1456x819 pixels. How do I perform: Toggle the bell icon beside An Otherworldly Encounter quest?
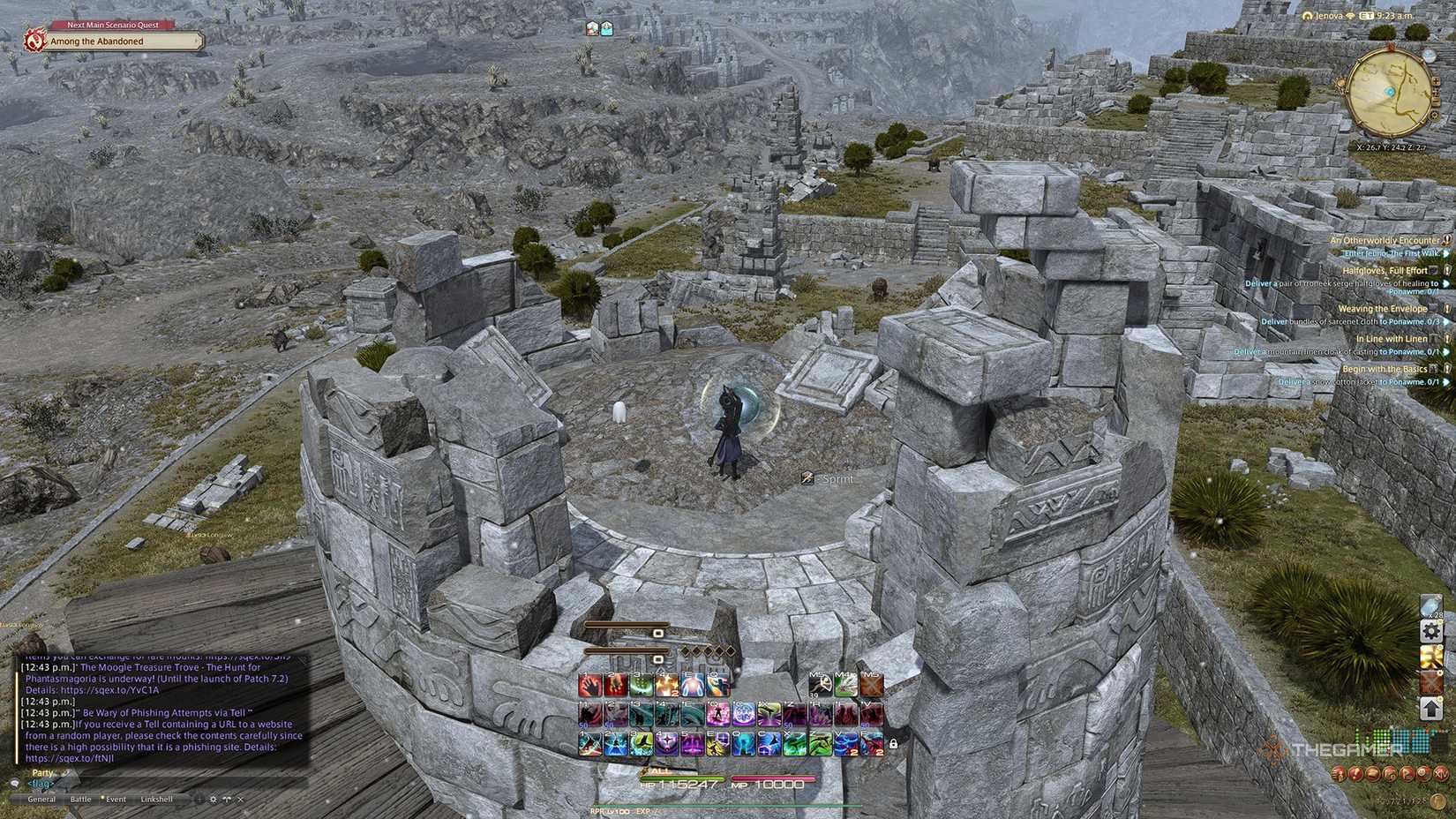(1445, 239)
